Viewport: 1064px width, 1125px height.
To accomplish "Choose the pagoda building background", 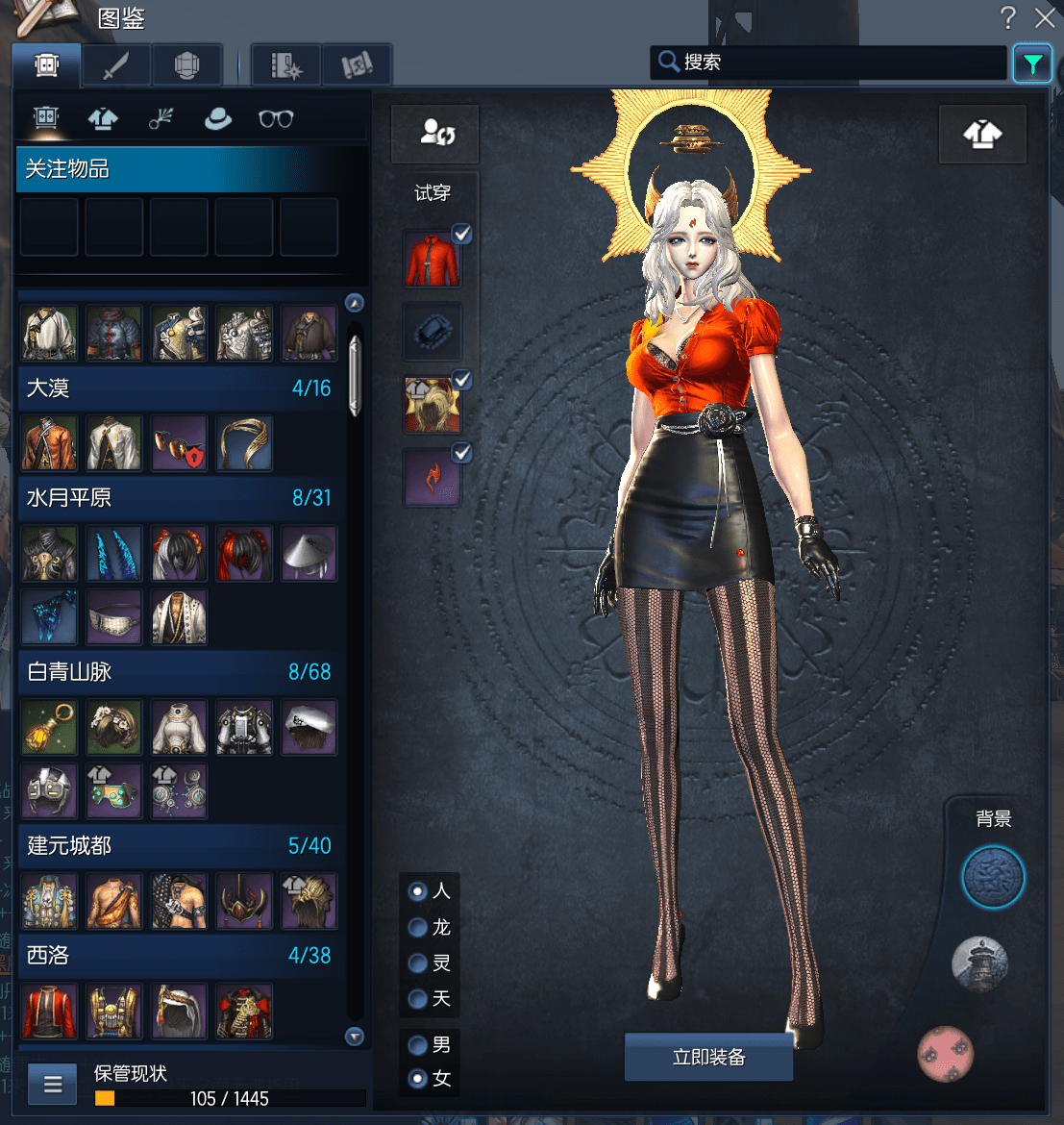I will [x=979, y=963].
